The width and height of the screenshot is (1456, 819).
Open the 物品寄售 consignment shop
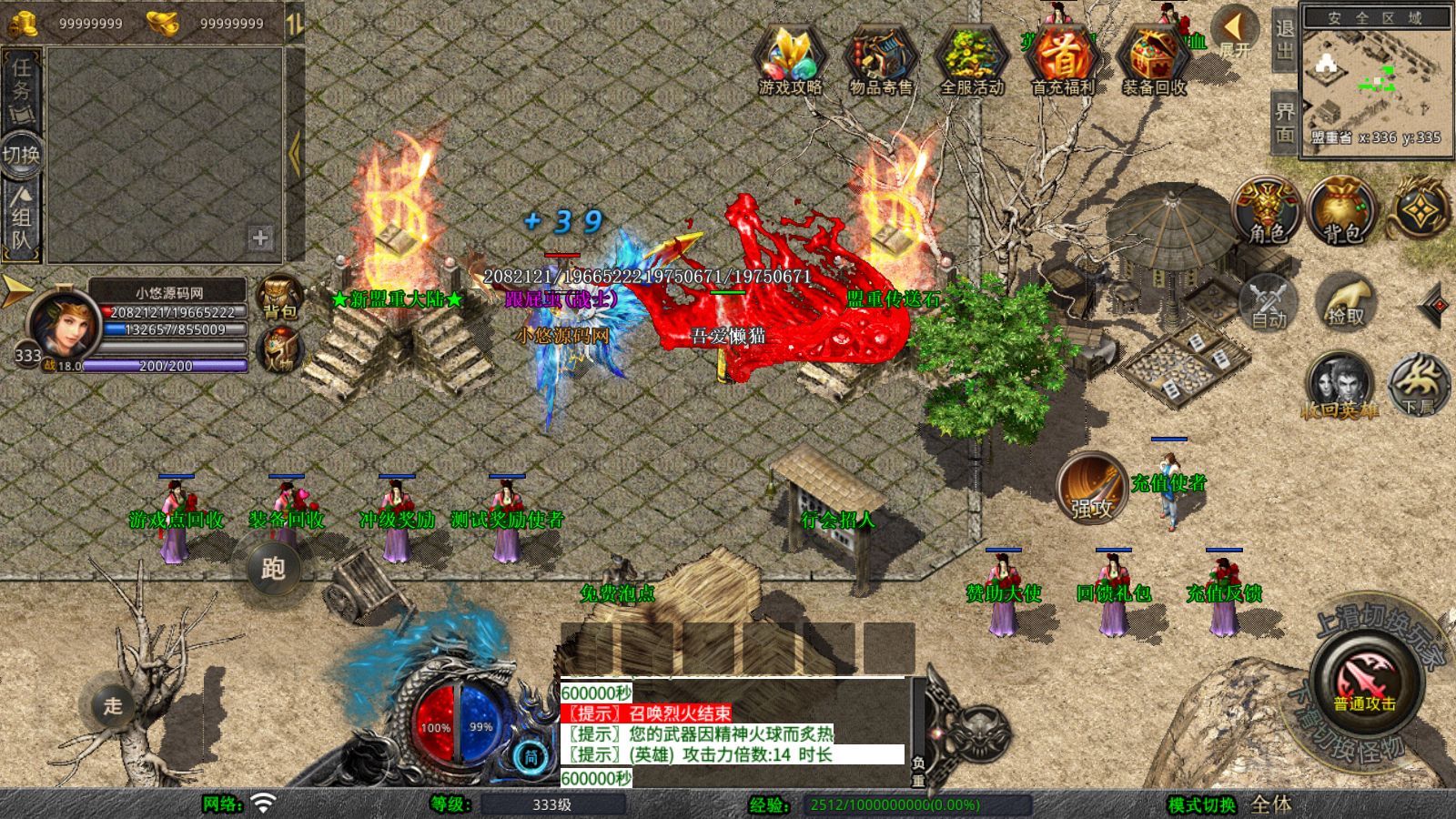[880, 60]
